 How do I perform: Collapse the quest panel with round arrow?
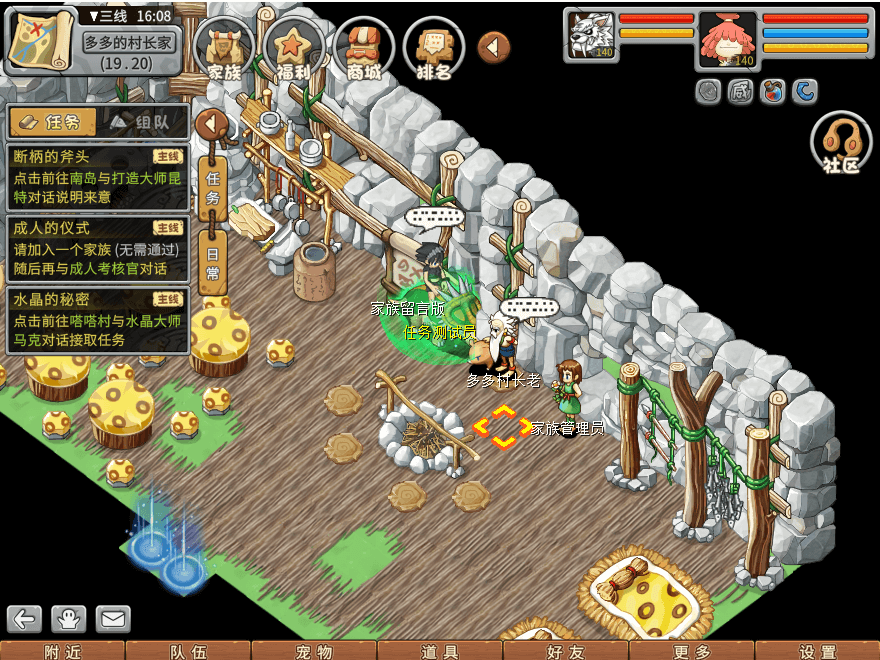click(212, 124)
